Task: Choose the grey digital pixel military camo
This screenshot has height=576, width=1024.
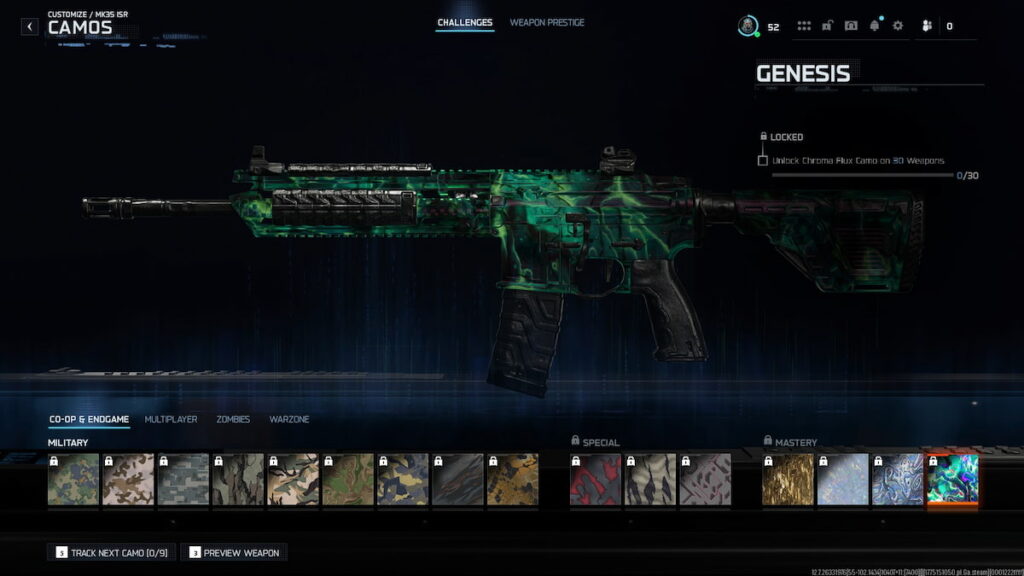Action: pos(183,480)
